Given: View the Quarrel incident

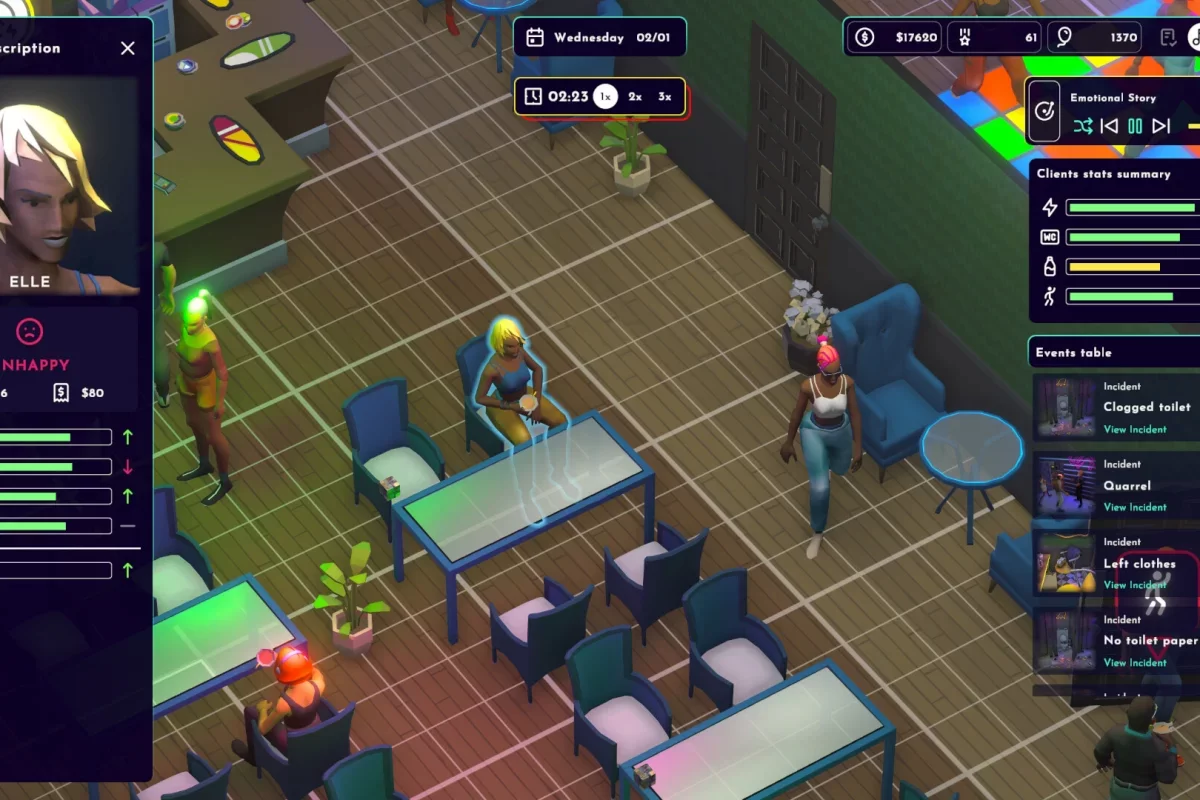Looking at the screenshot, I should click(1134, 507).
